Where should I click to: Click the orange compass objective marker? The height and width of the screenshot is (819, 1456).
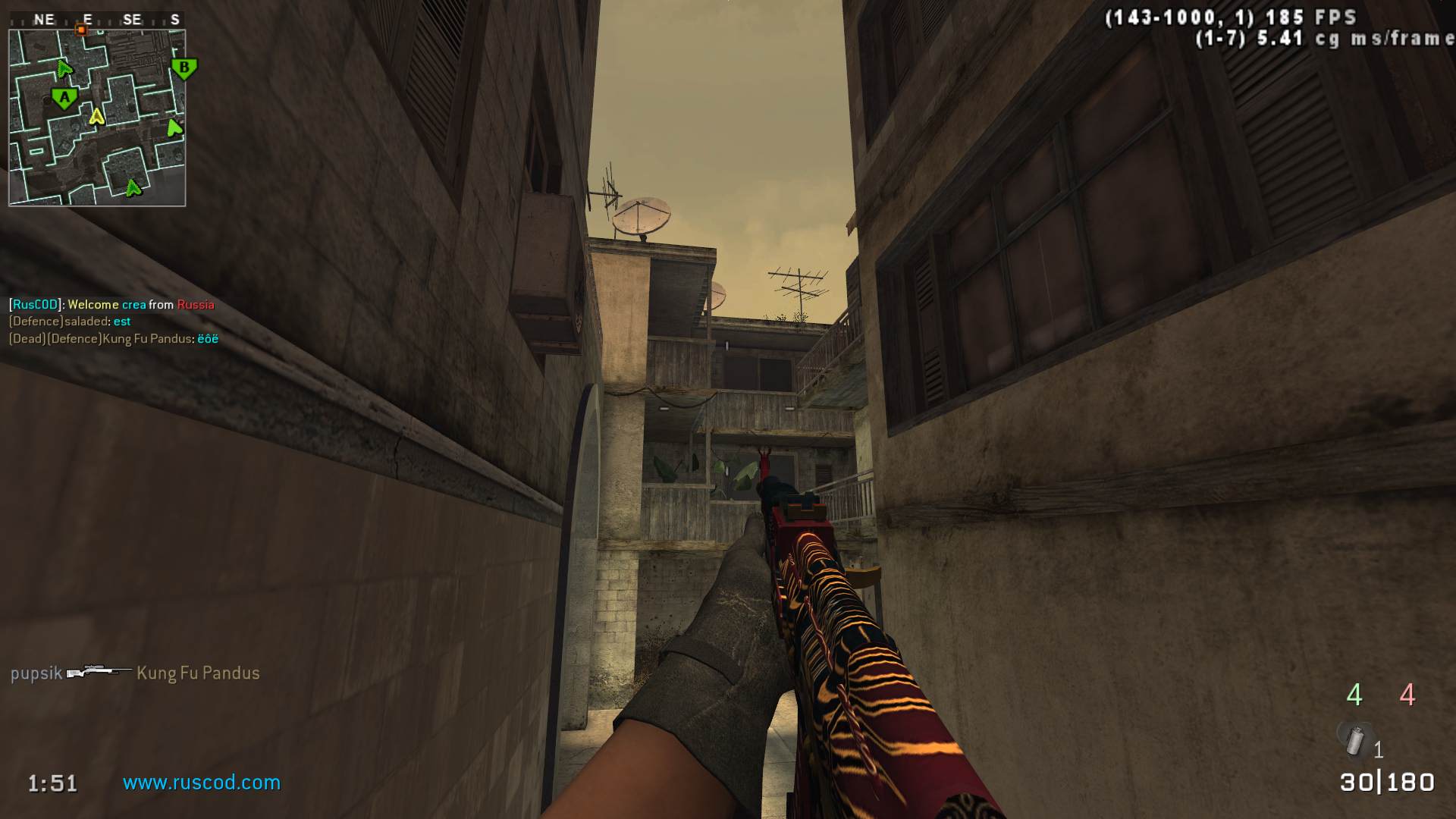81,30
